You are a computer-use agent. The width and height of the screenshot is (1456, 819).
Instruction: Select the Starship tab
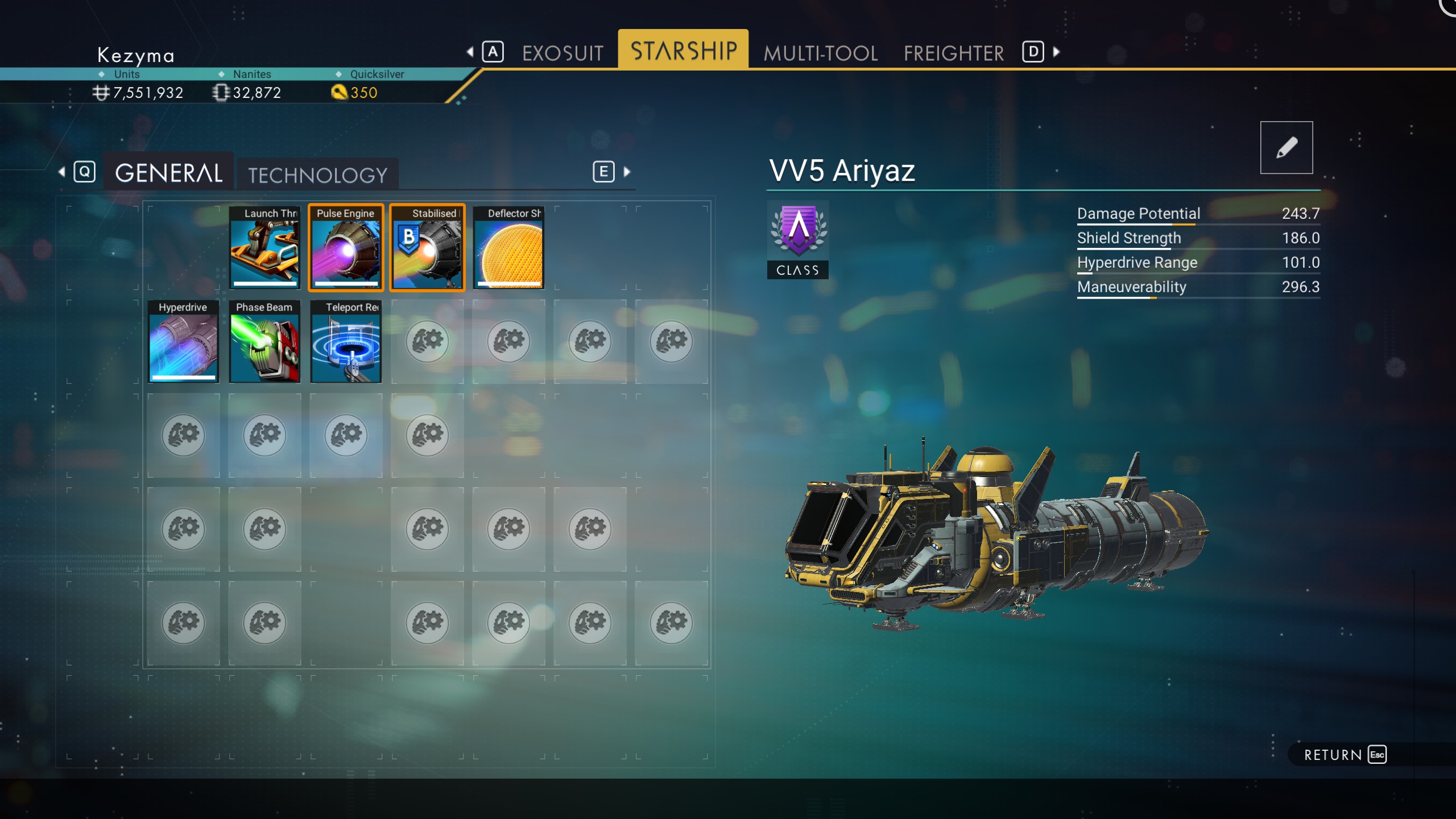tap(683, 51)
